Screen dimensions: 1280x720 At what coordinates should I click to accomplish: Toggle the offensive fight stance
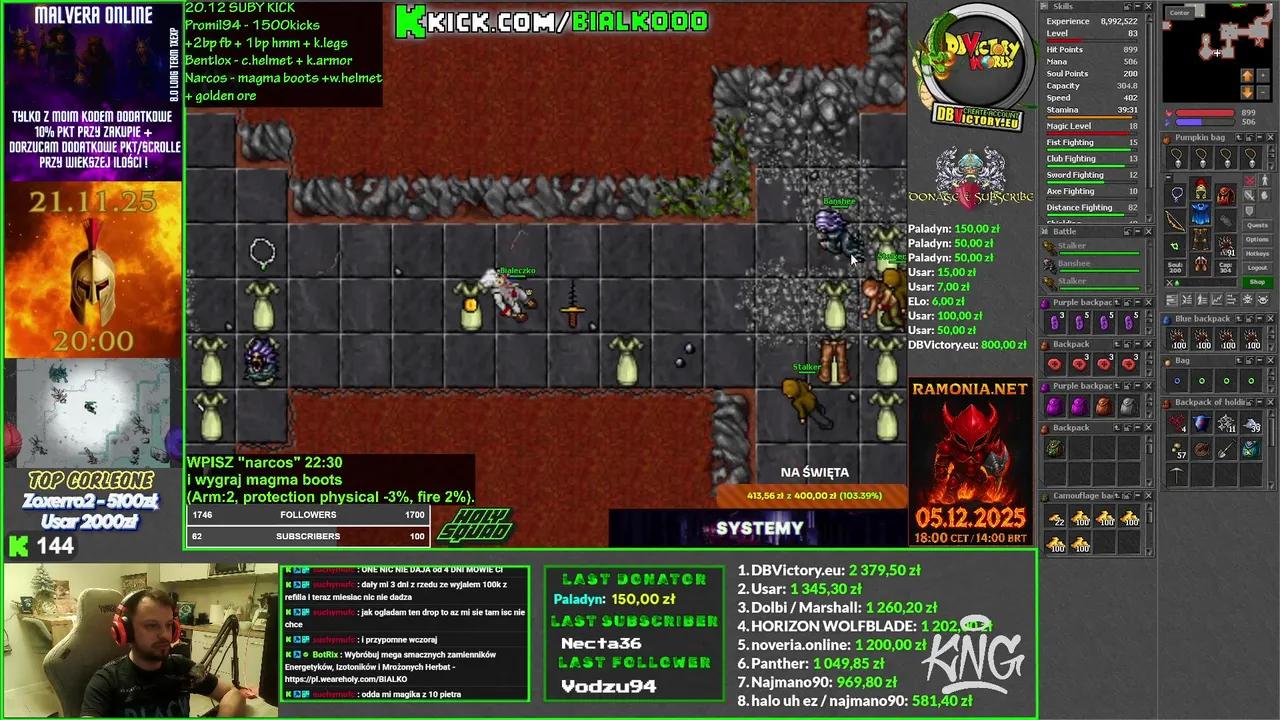pos(1250,181)
